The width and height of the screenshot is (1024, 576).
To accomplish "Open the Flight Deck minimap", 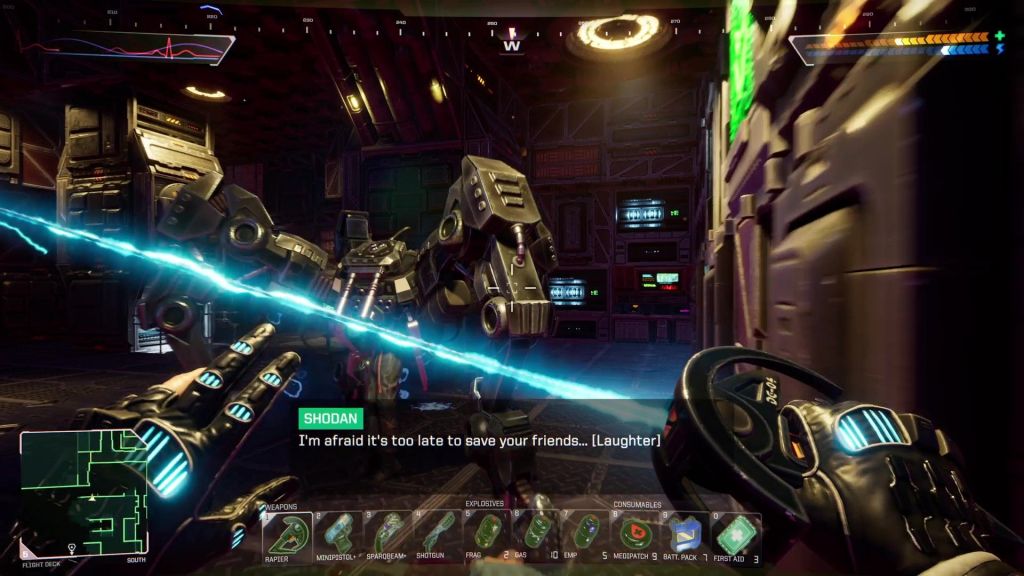I will pos(84,490).
